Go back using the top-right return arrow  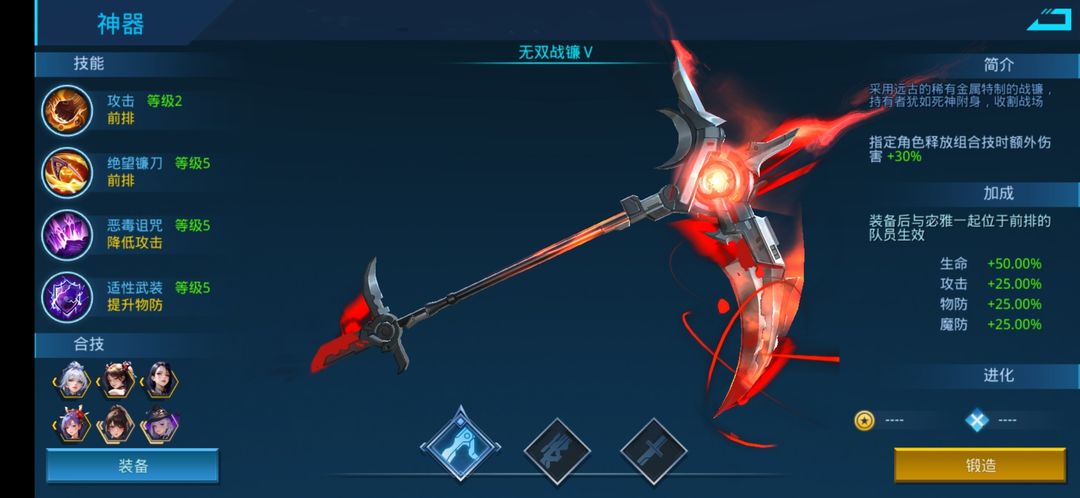pos(1048,19)
